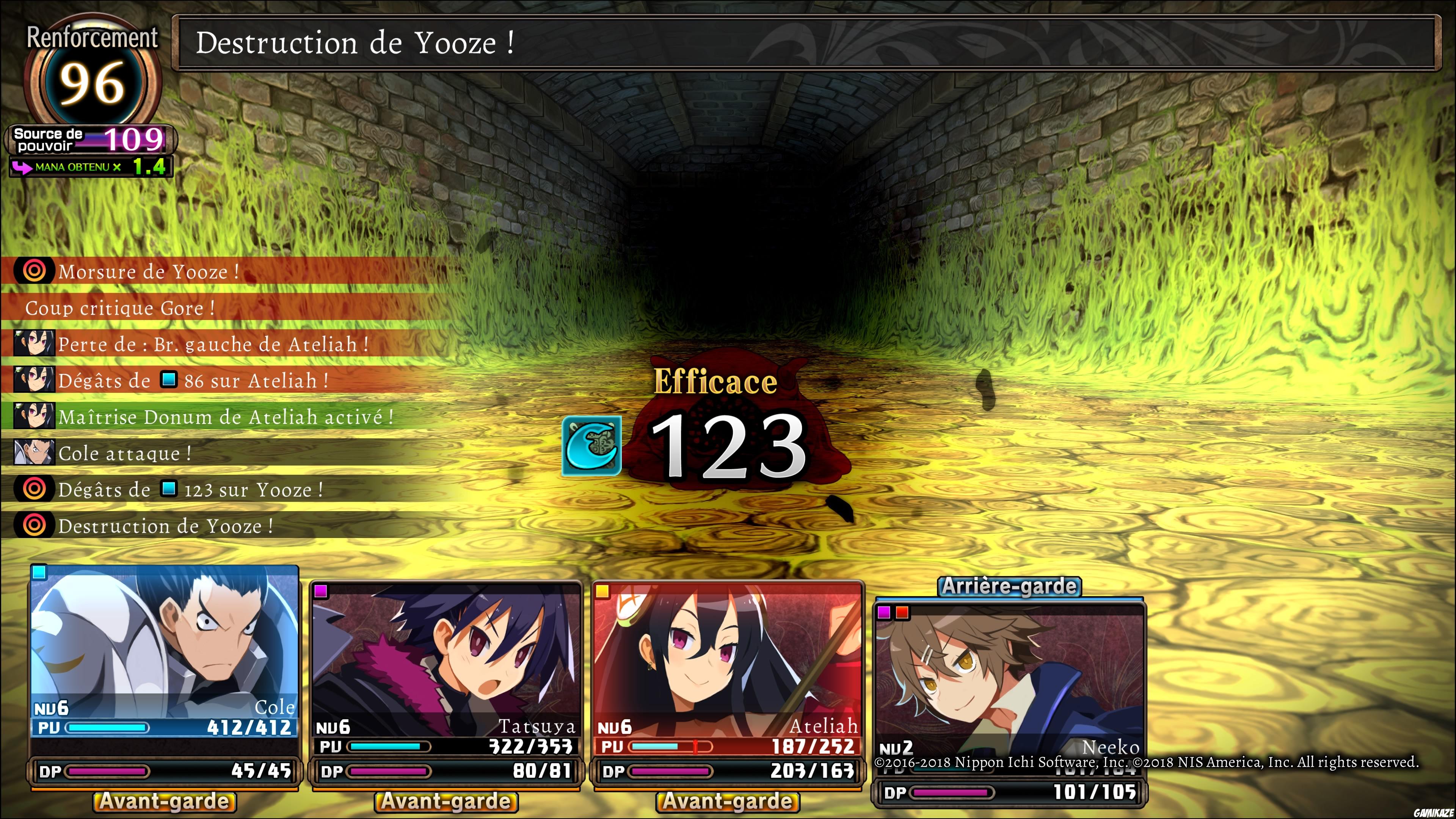Click the target icon beside 'Dégâts de 123 sur Yooze !'
The height and width of the screenshot is (819, 1456).
click(x=35, y=490)
